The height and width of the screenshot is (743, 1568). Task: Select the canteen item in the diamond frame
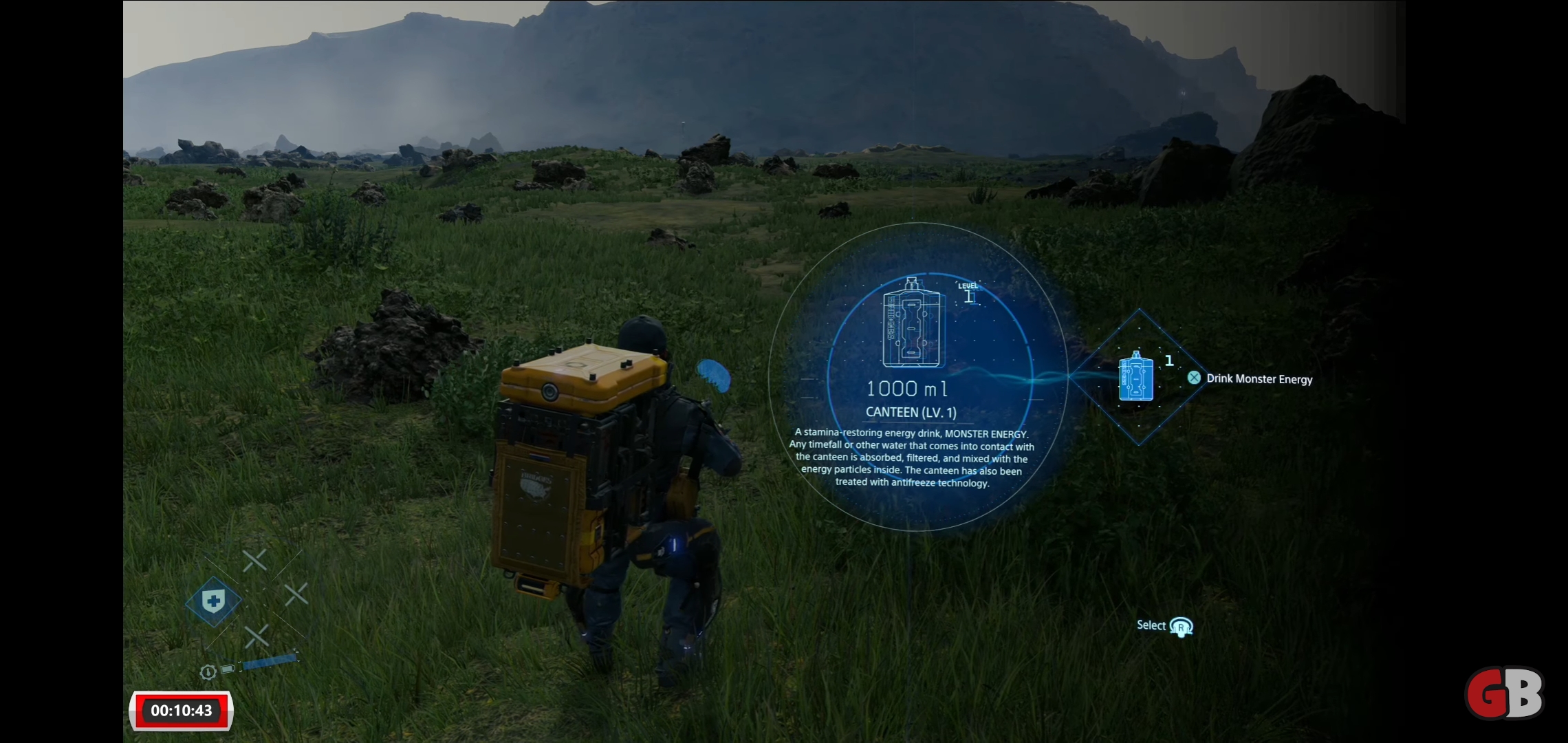(1136, 378)
